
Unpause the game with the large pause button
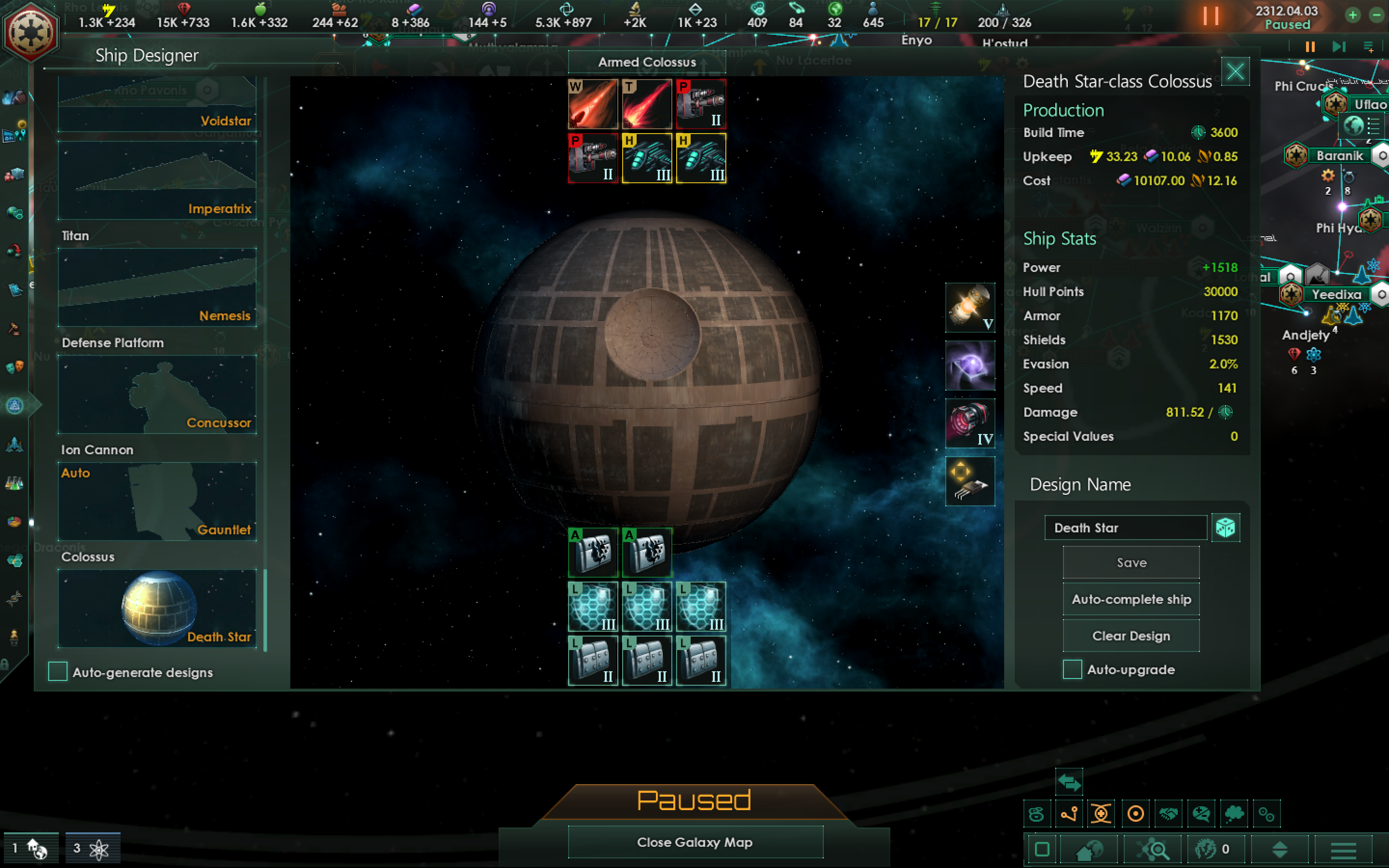pyautogui.click(x=1212, y=16)
